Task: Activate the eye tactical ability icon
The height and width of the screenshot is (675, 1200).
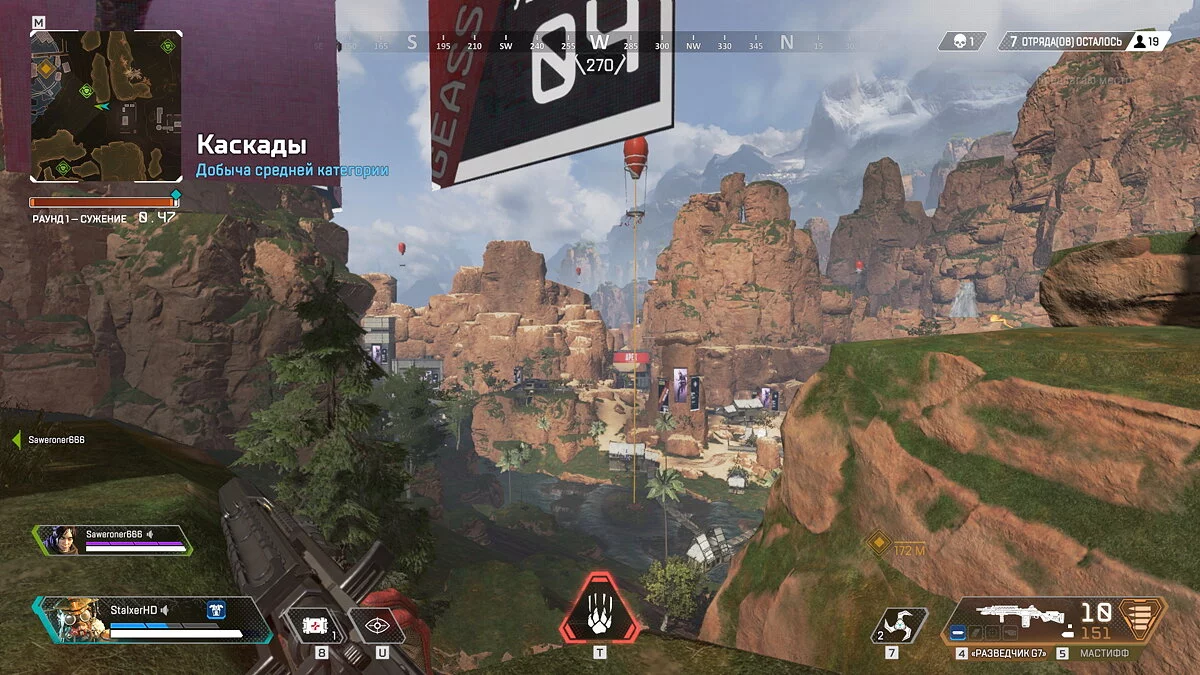Action: 377,626
